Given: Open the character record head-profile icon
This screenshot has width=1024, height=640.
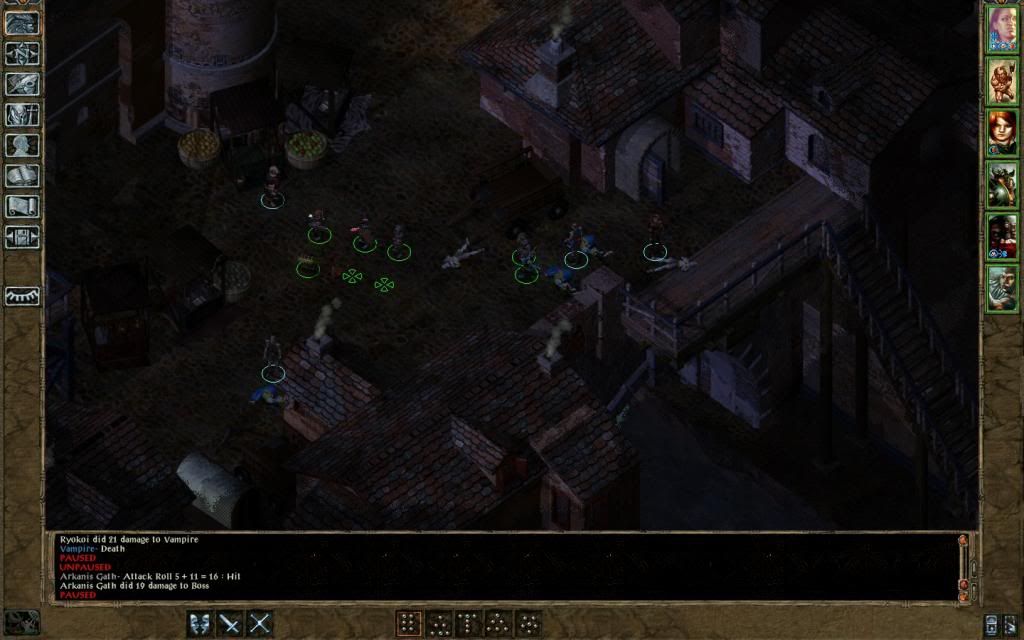Looking at the screenshot, I should (22, 145).
